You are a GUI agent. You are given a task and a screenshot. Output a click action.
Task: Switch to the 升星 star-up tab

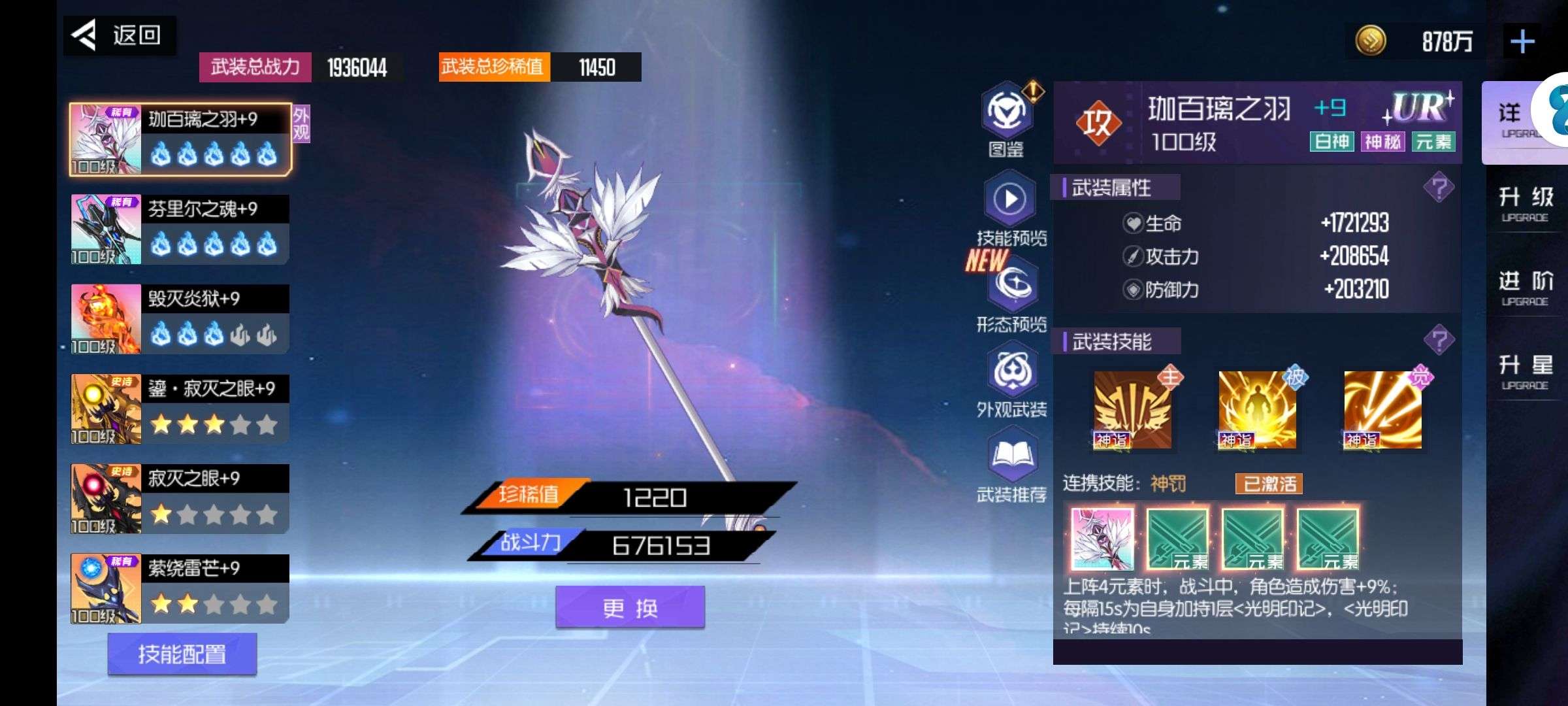[1525, 372]
